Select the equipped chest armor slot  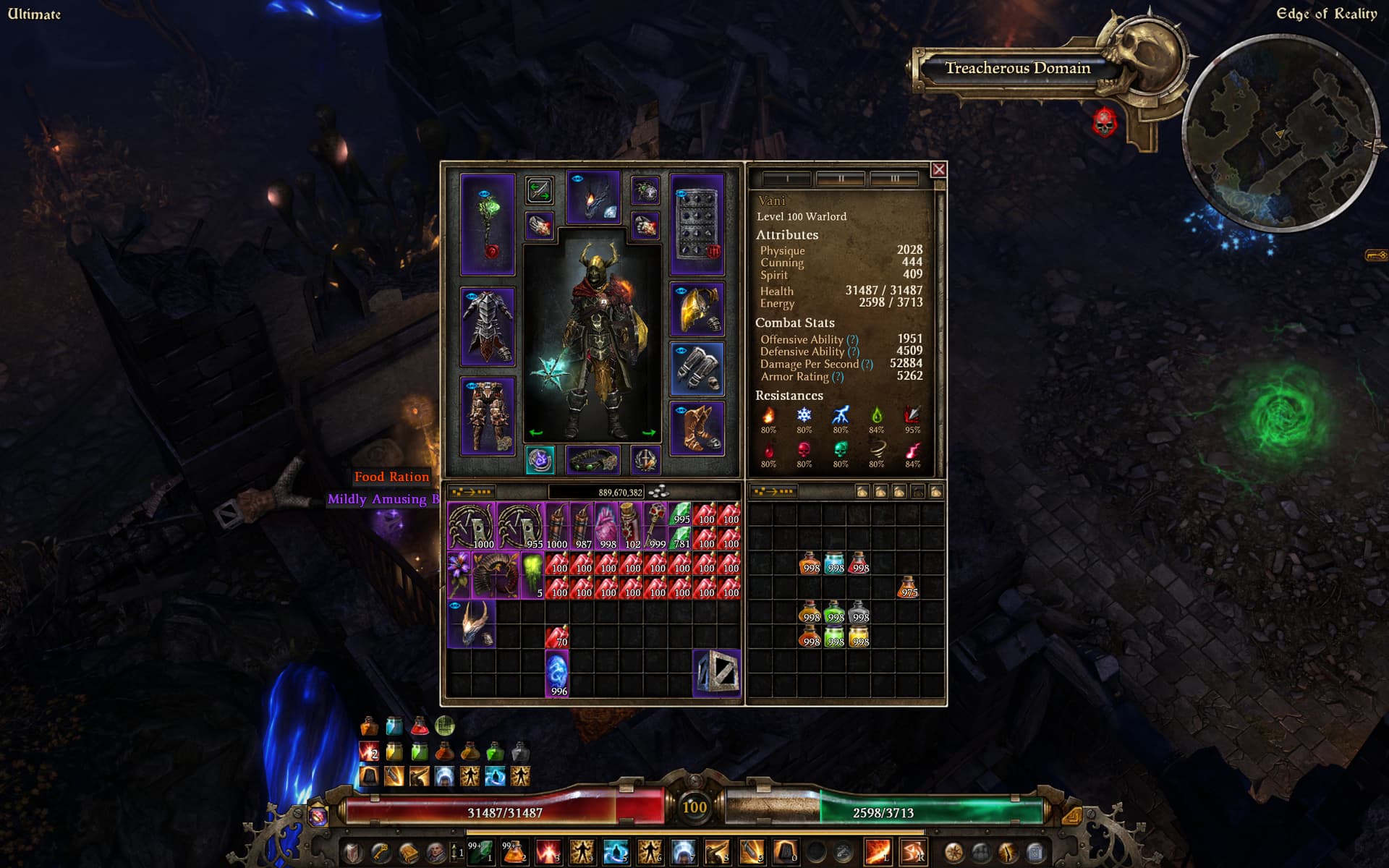(x=488, y=326)
